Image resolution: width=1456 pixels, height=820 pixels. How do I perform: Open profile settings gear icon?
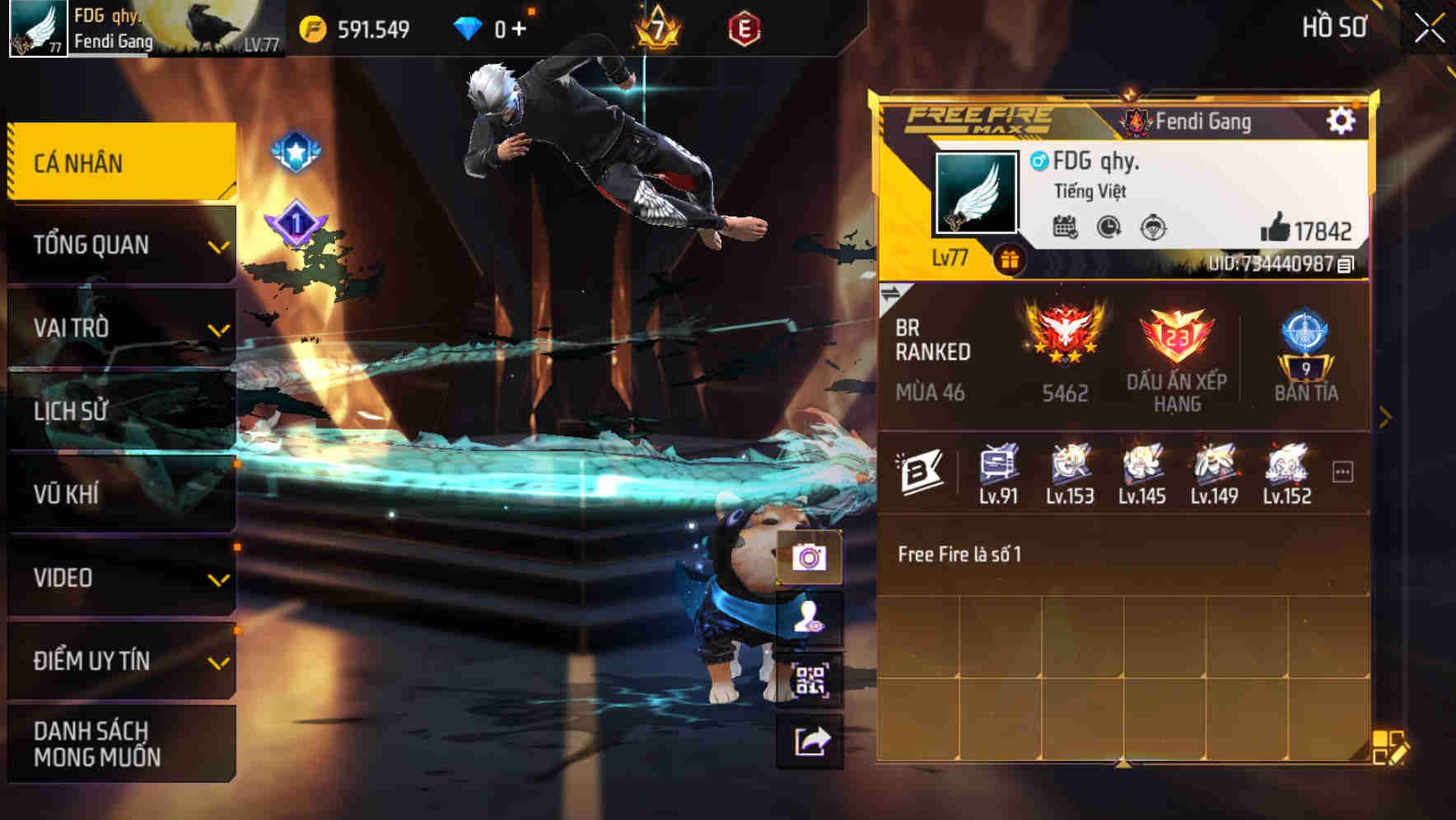pyautogui.click(x=1340, y=121)
